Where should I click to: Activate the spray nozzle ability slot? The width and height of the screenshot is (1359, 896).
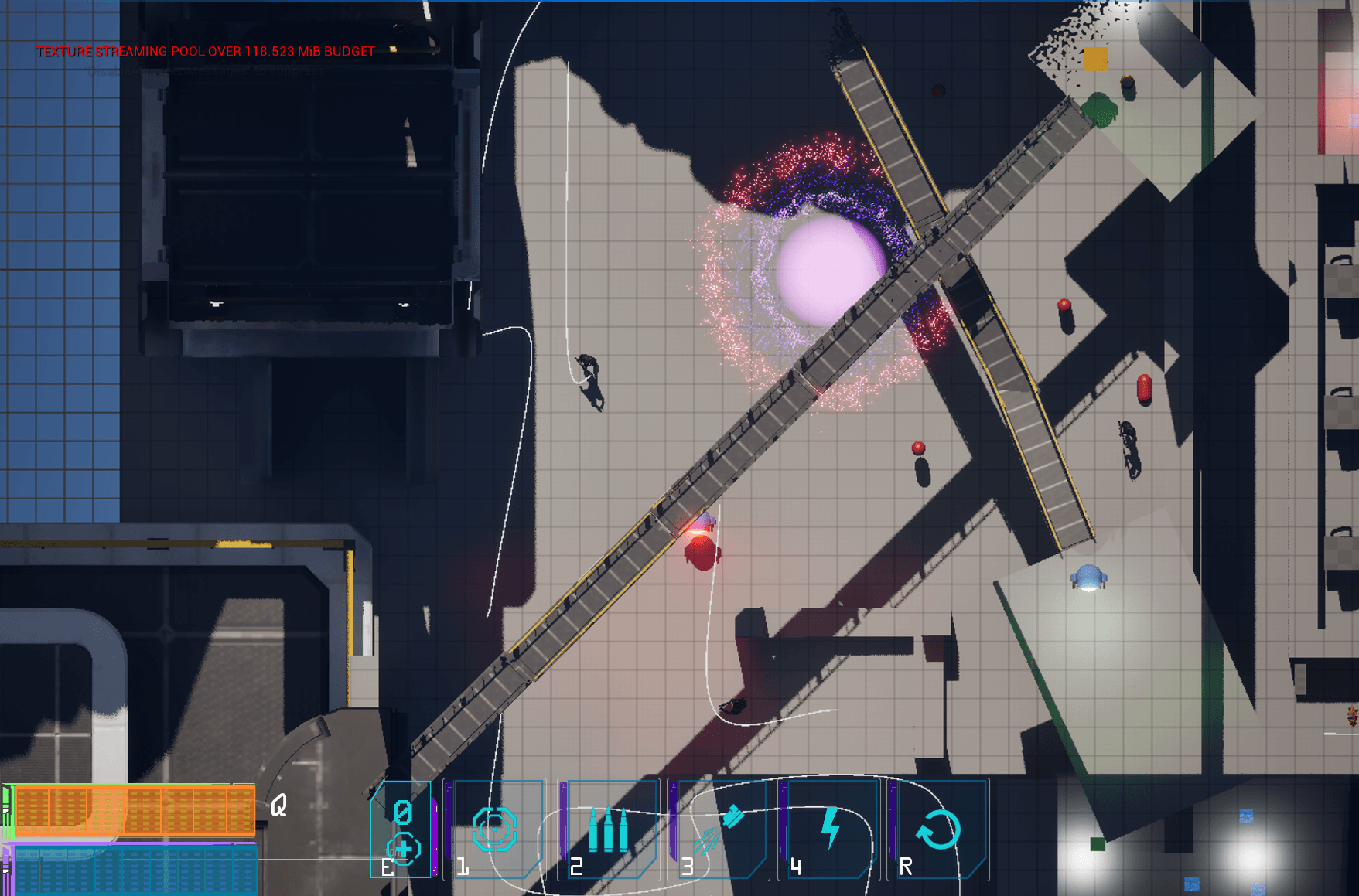(x=719, y=829)
